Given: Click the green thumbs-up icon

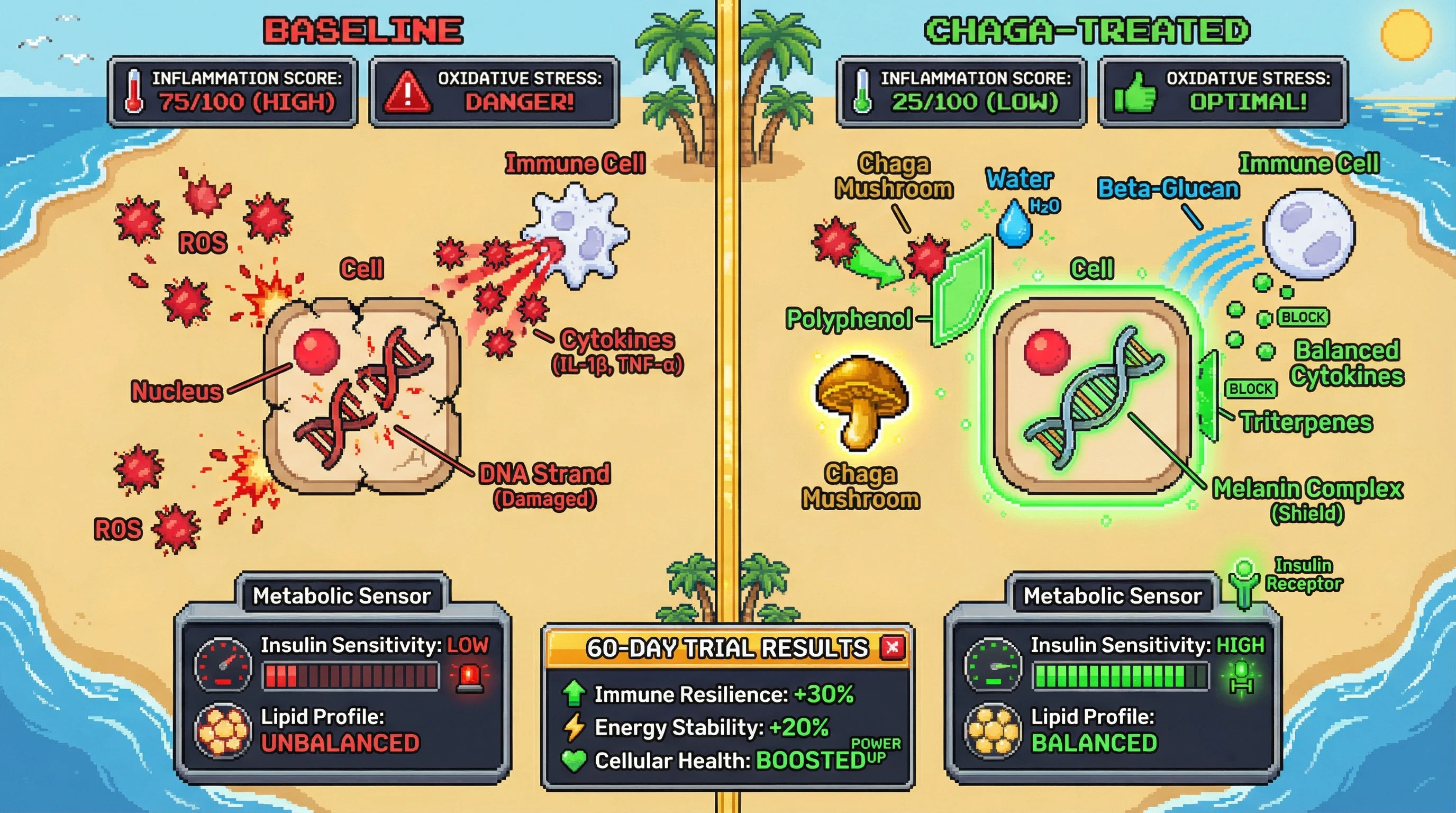Looking at the screenshot, I should tap(1134, 93).
